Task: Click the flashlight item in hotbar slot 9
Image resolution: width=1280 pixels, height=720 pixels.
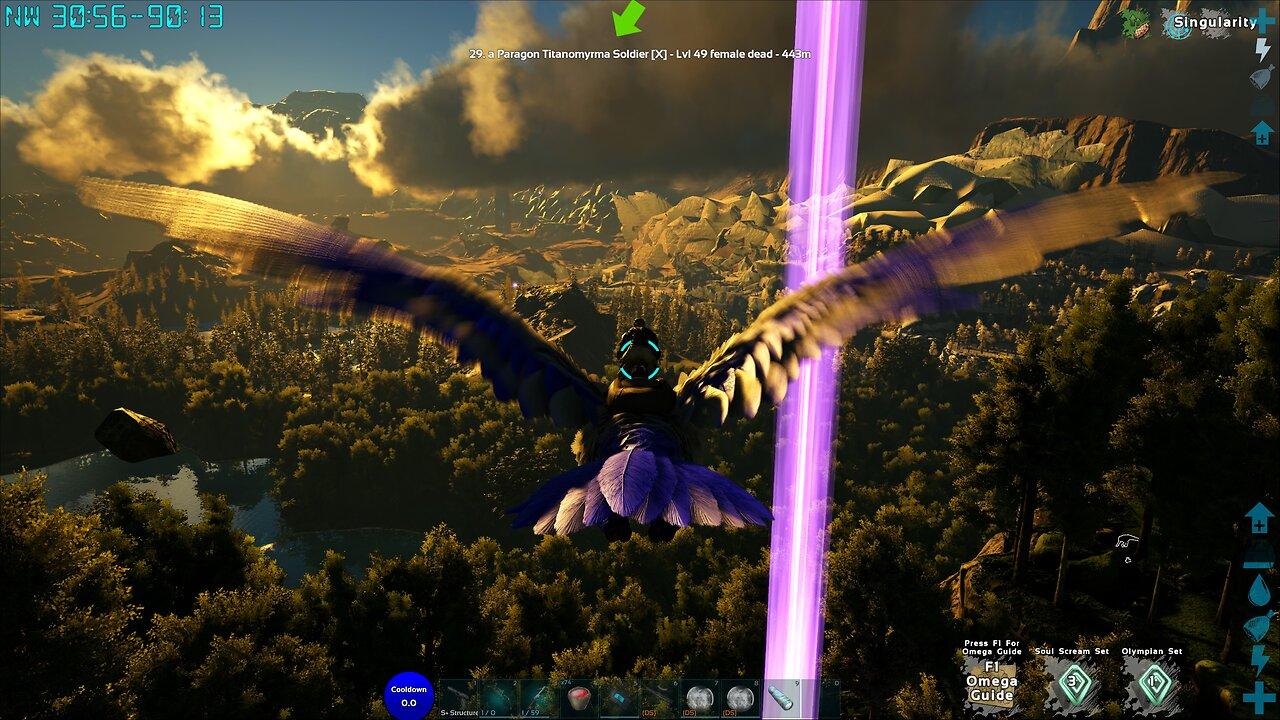Action: point(780,693)
